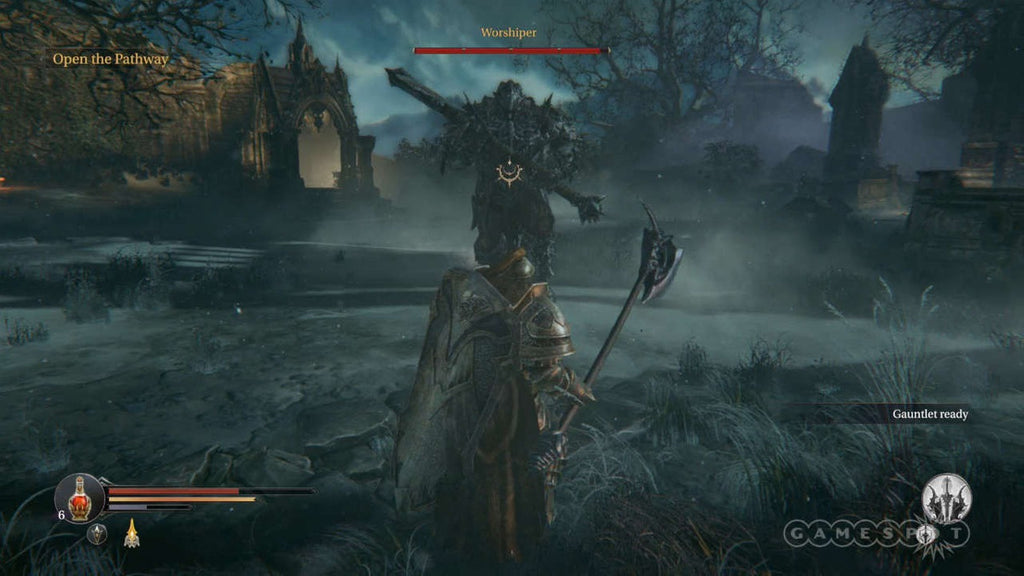
Task: Use the red health potion flask
Action: (x=79, y=496)
